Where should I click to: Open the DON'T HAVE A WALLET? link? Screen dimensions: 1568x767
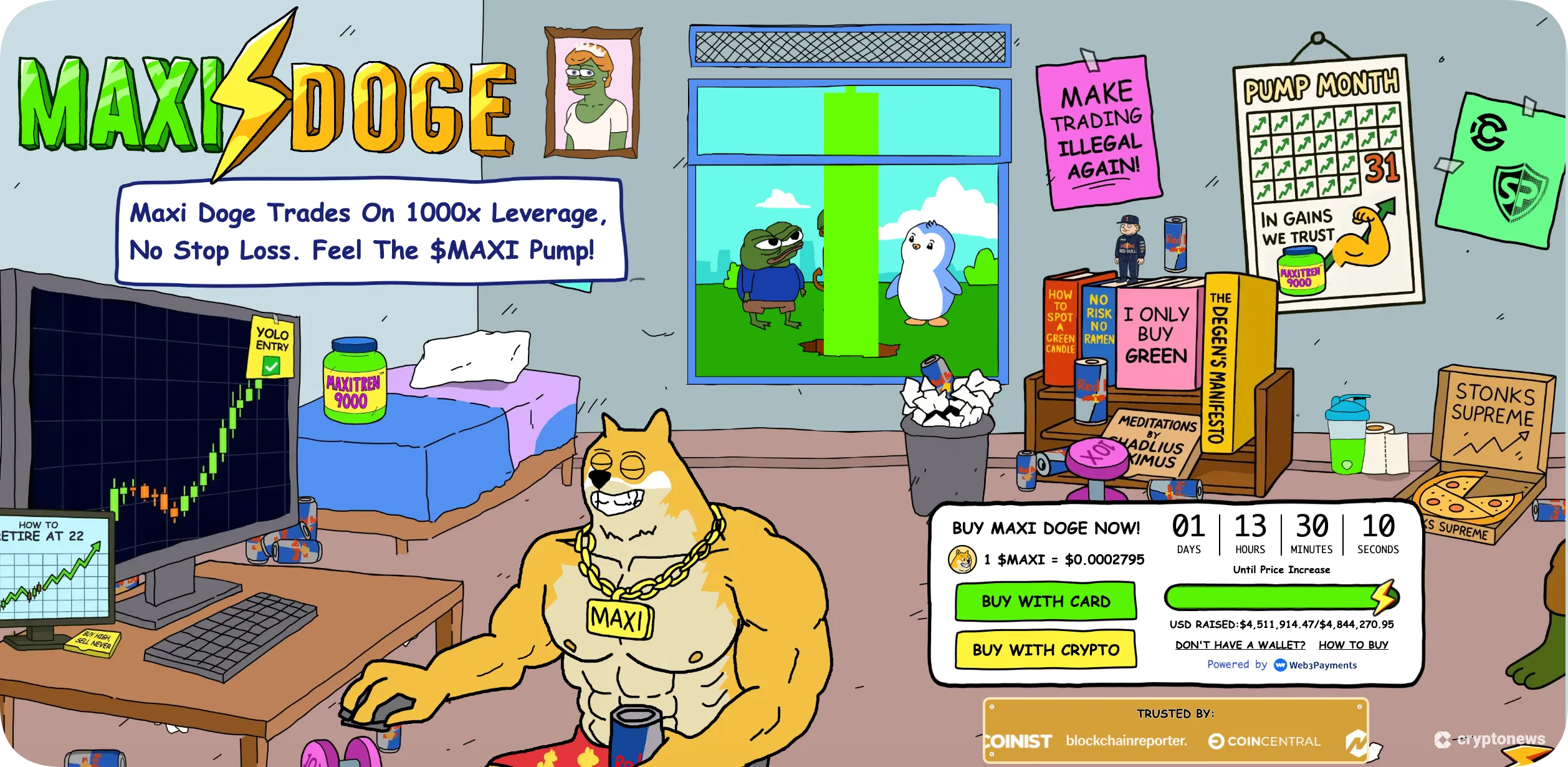(1239, 644)
